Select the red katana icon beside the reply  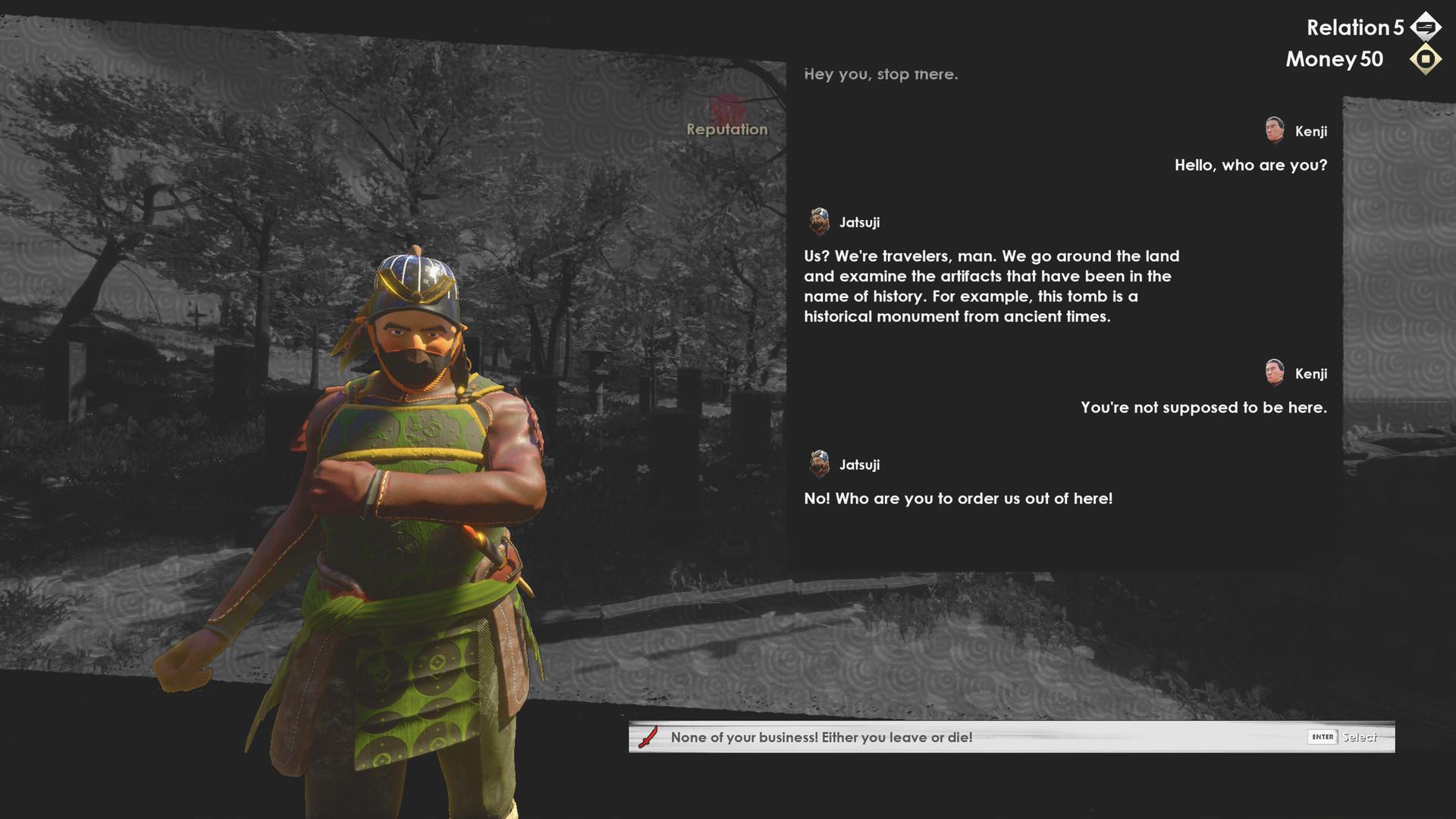click(x=647, y=735)
